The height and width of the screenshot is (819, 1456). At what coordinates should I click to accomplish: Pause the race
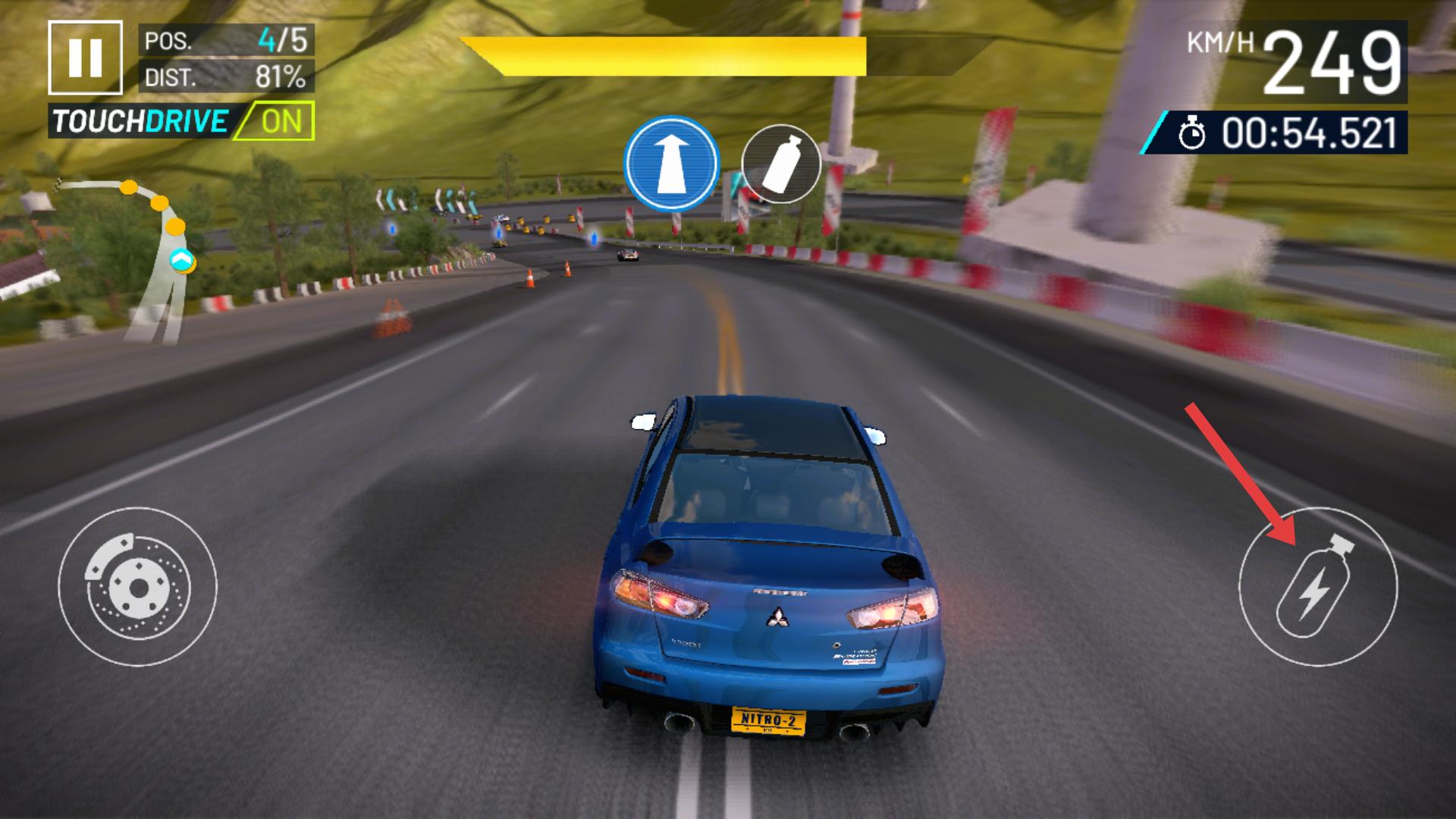(x=85, y=58)
